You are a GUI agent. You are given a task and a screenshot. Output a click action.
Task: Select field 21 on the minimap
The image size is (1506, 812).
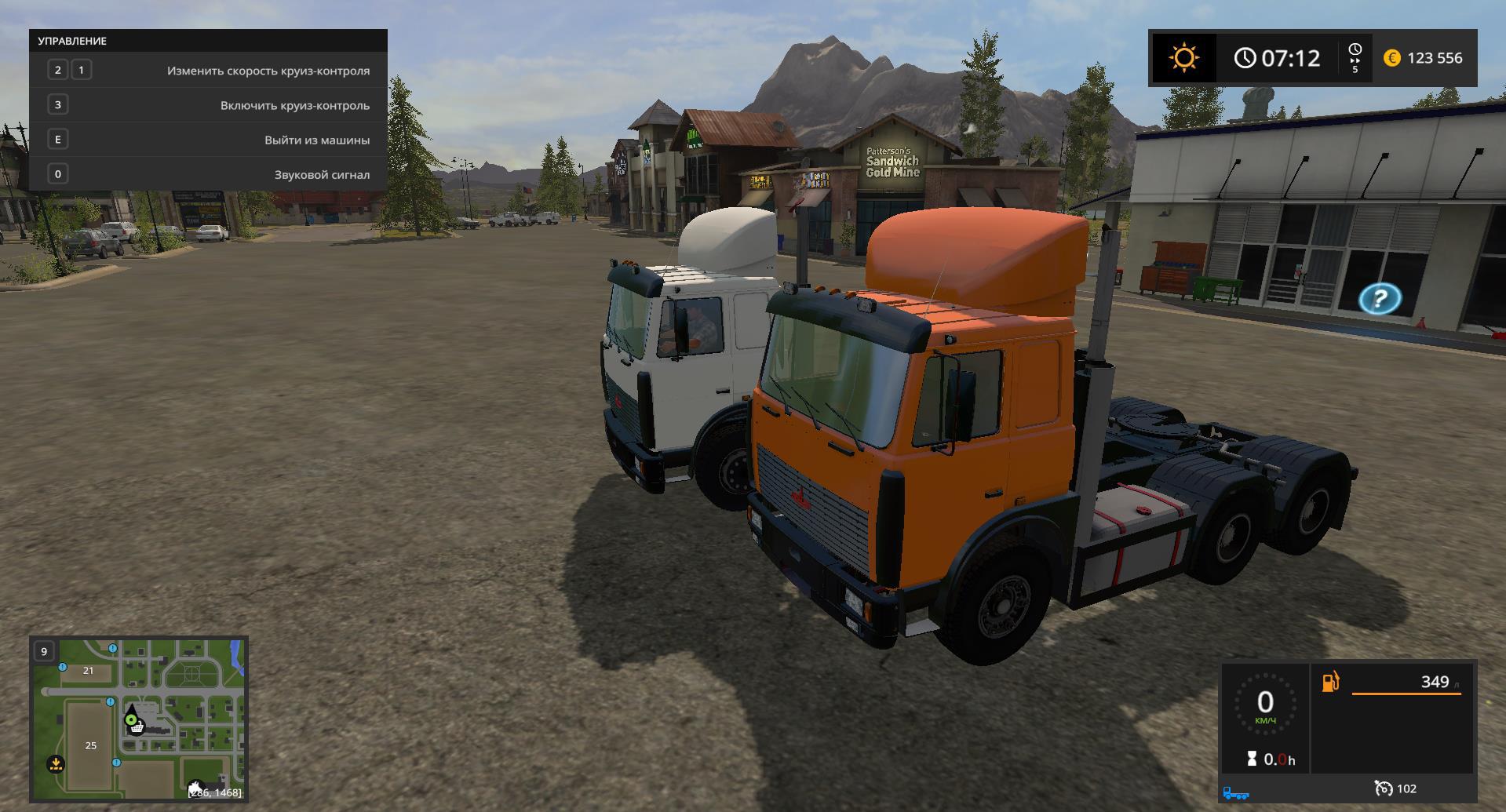pyautogui.click(x=88, y=671)
